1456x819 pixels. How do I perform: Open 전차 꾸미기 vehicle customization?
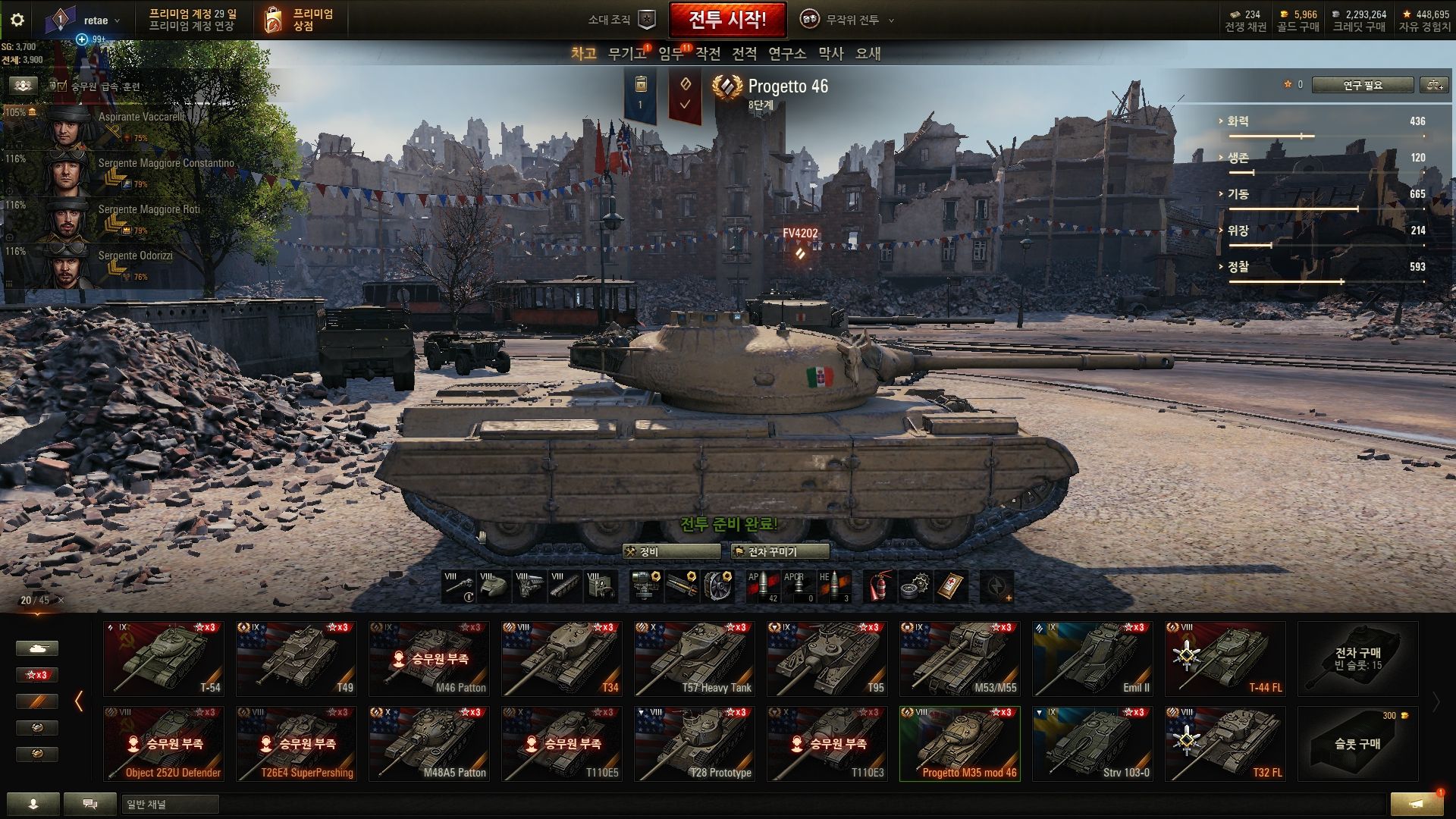point(780,552)
